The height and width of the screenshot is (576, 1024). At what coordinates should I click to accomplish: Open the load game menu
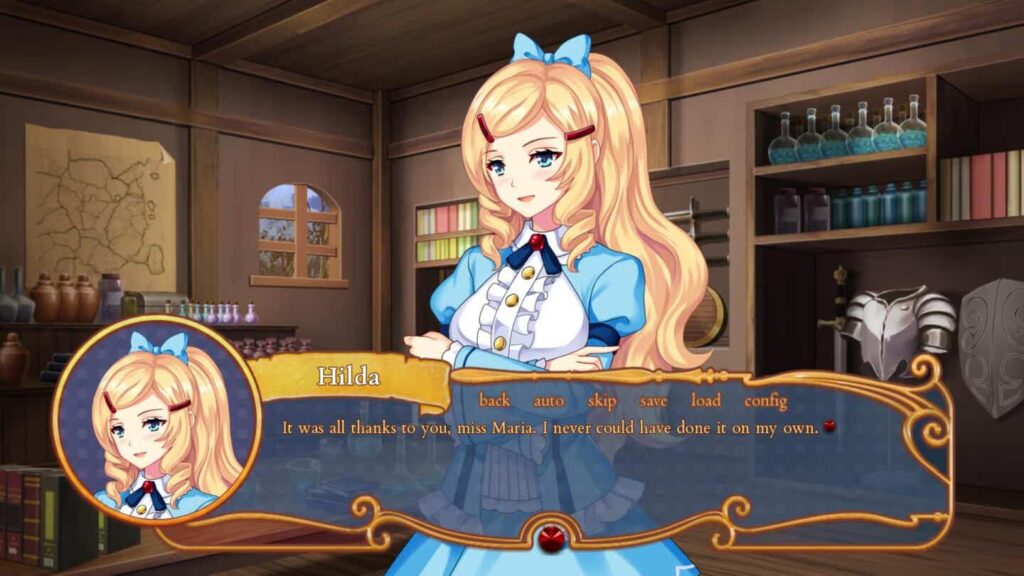pos(705,401)
